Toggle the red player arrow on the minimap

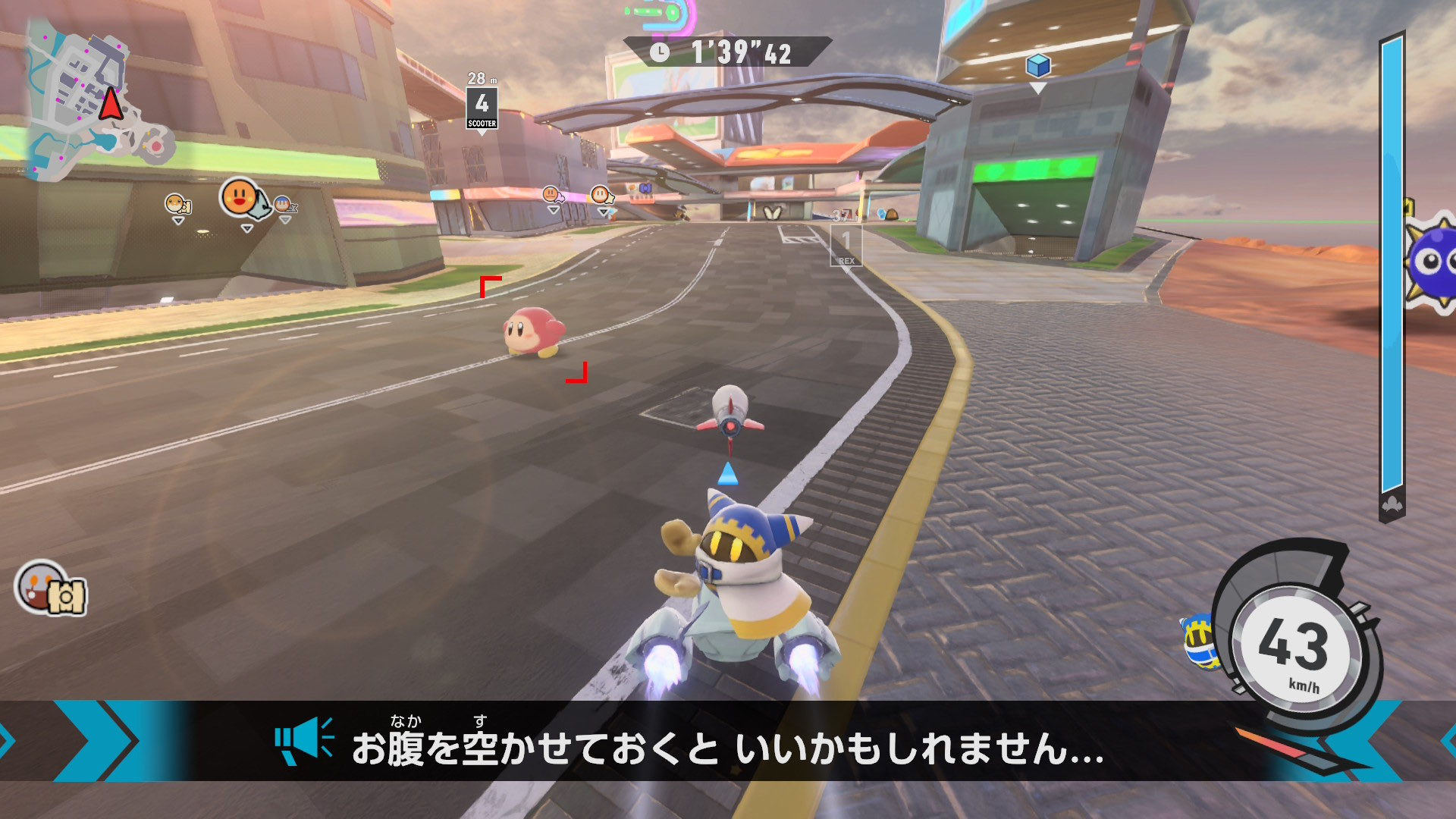click(111, 104)
